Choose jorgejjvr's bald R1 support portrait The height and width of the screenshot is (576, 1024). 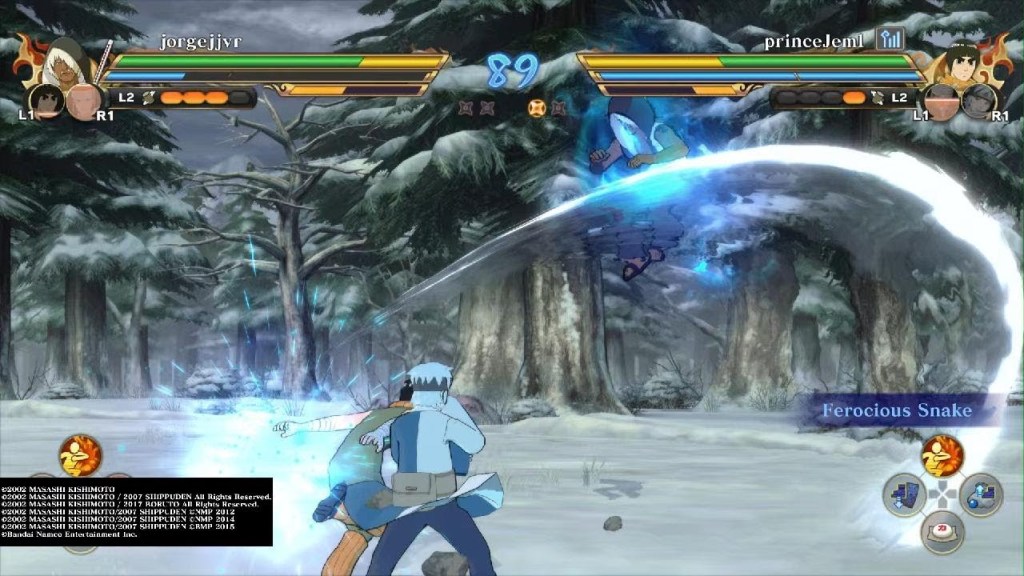point(84,100)
